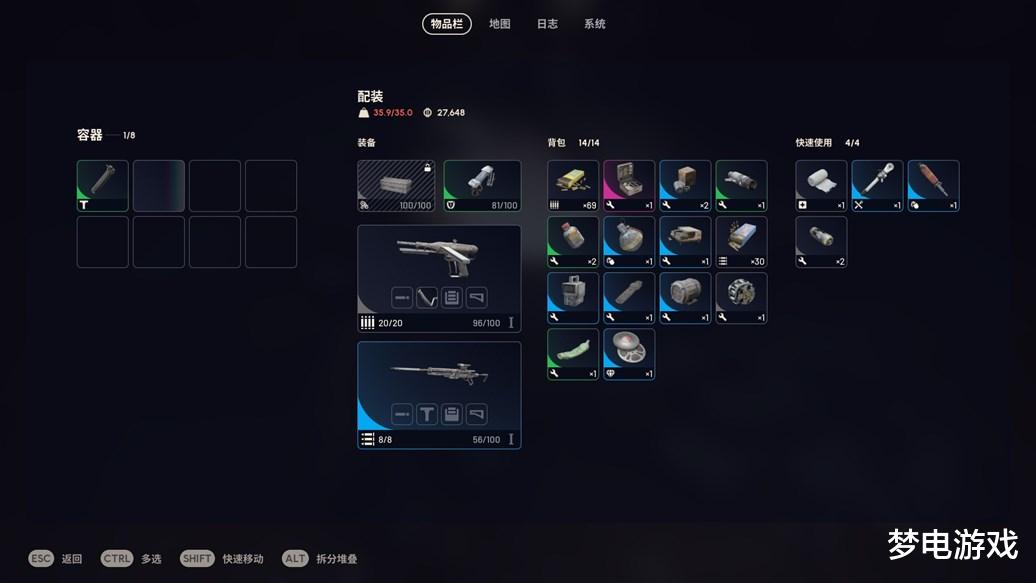
Task: Pick the brown-handled grenade in quick use
Action: 933,186
